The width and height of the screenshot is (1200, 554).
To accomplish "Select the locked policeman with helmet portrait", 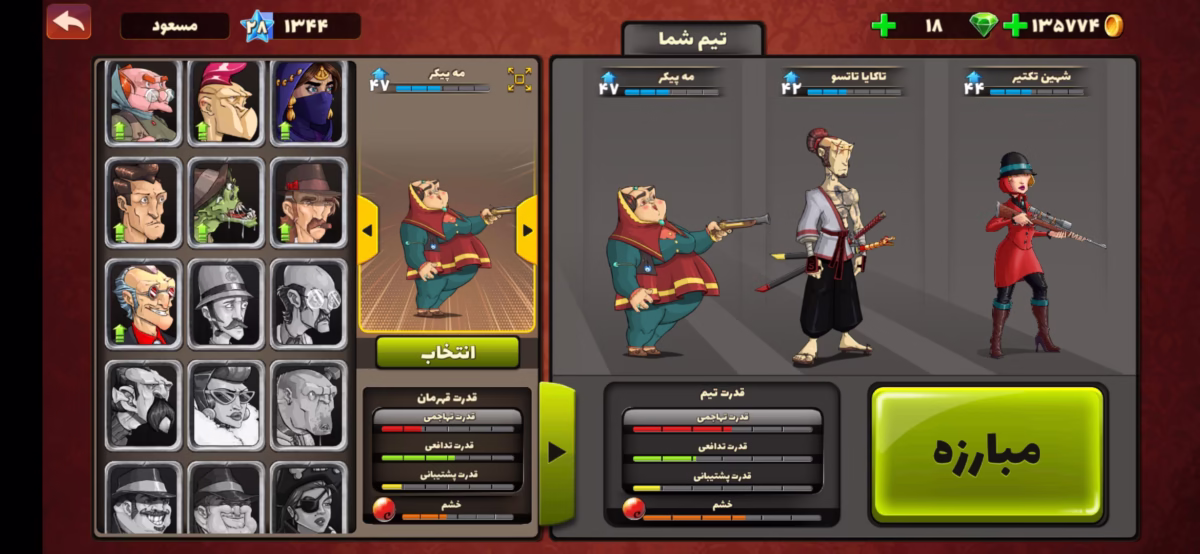I will pyautogui.click(x=226, y=304).
